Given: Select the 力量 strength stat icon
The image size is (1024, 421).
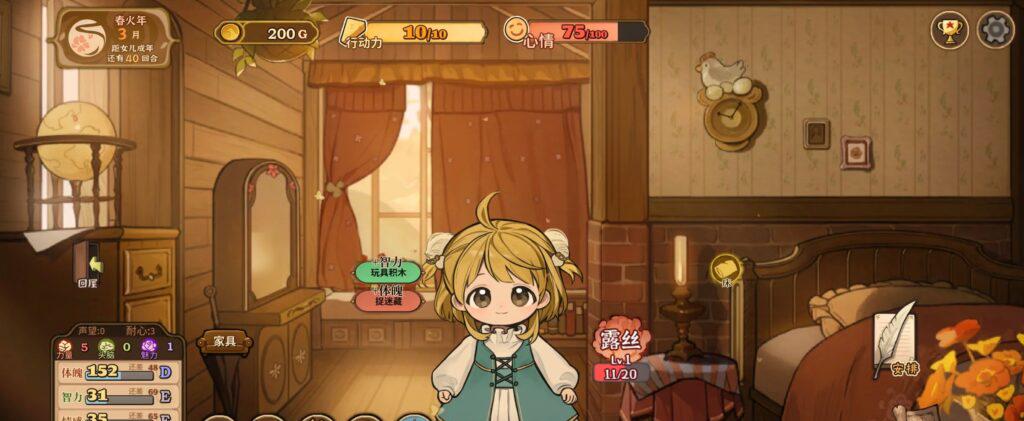Looking at the screenshot, I should click(65, 347).
